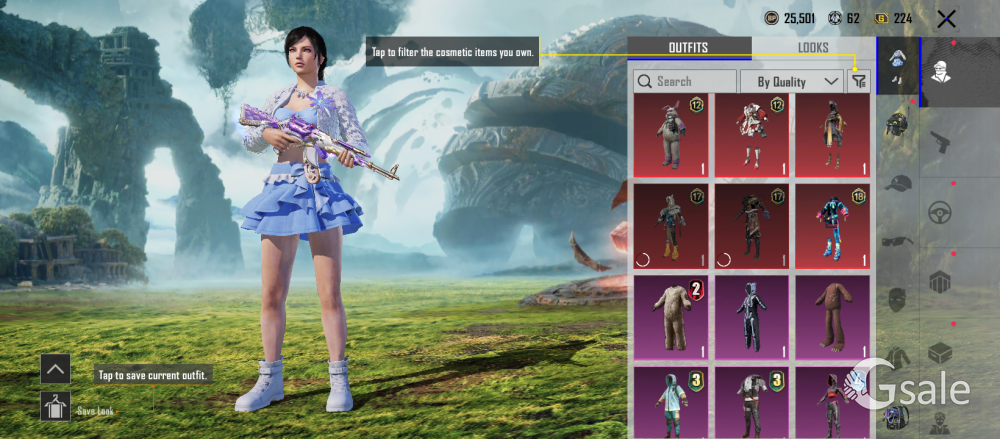Close the wardrobe with the X button
Image resolution: width=1000 pixels, height=439 pixels.
coord(946,18)
